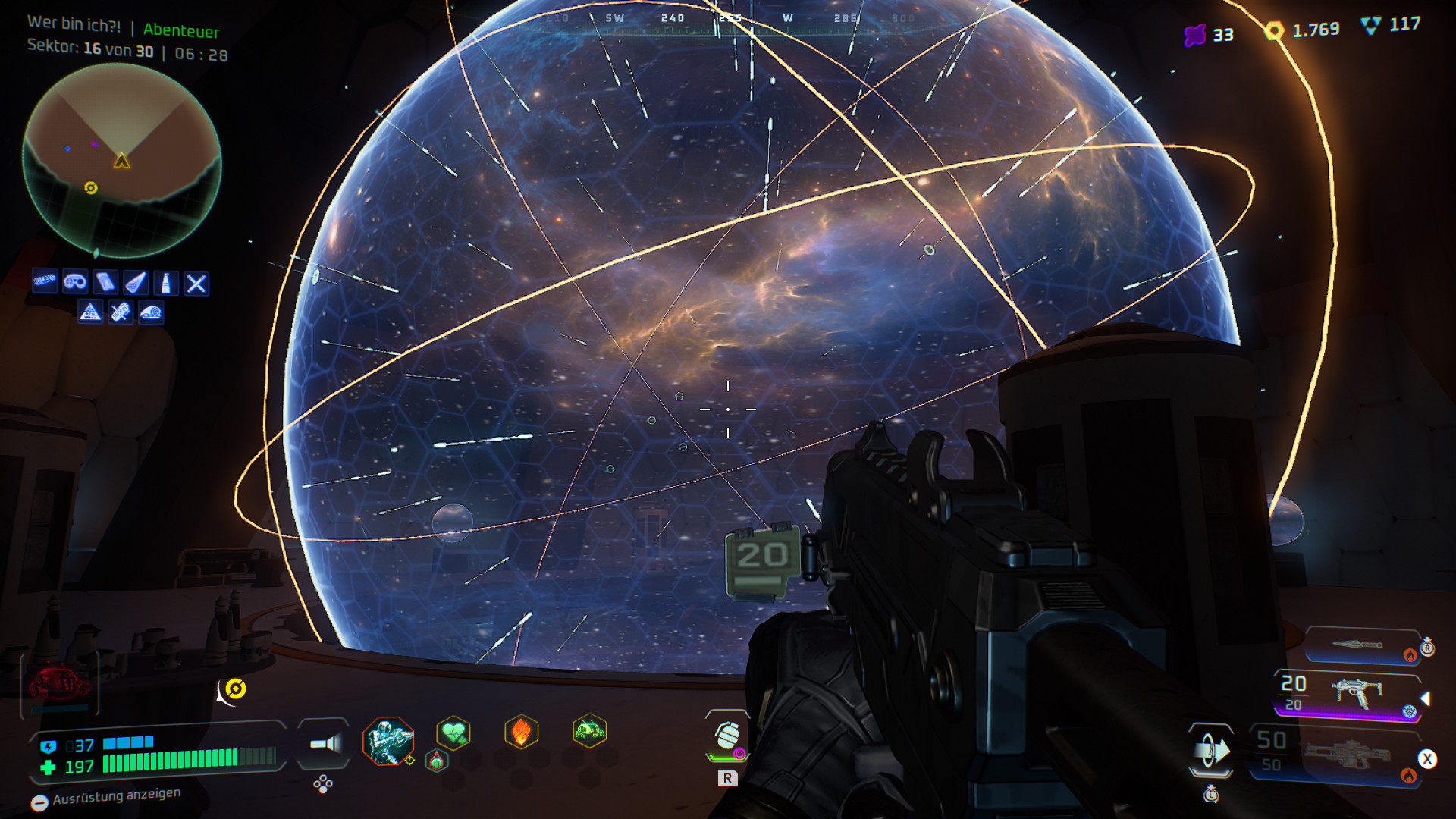Activate the flaming heart perk

[x=521, y=733]
